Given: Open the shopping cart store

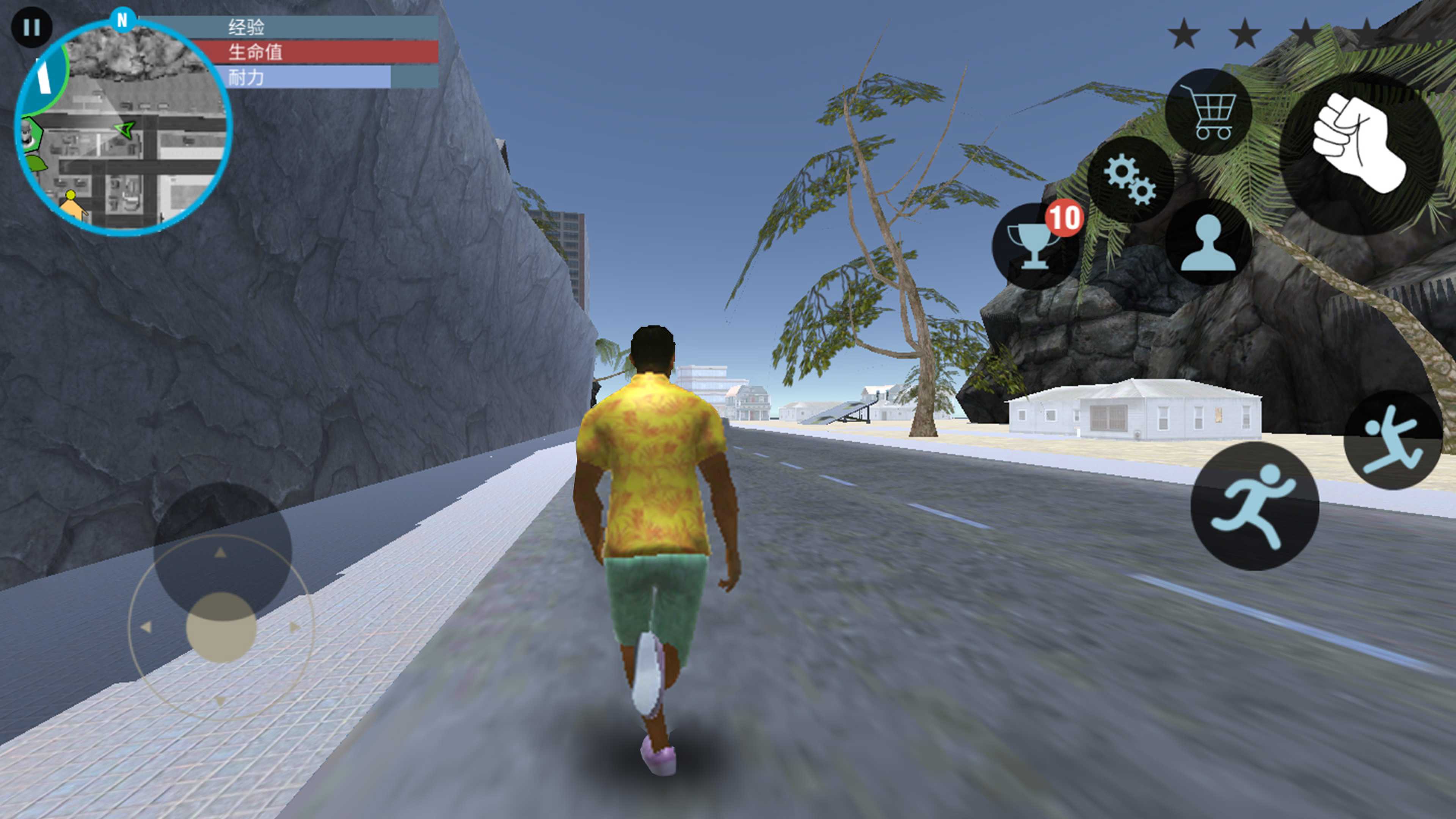Looking at the screenshot, I should (x=1209, y=112).
